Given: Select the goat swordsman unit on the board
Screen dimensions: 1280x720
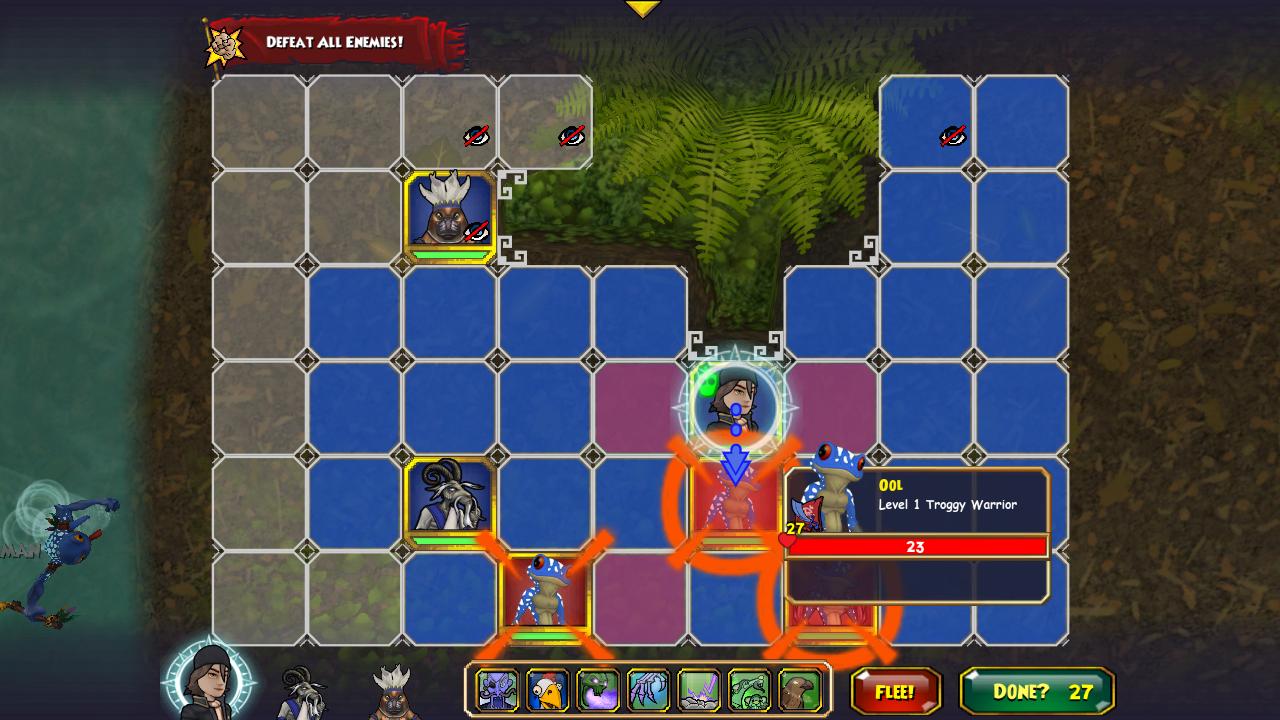Looking at the screenshot, I should [449, 502].
